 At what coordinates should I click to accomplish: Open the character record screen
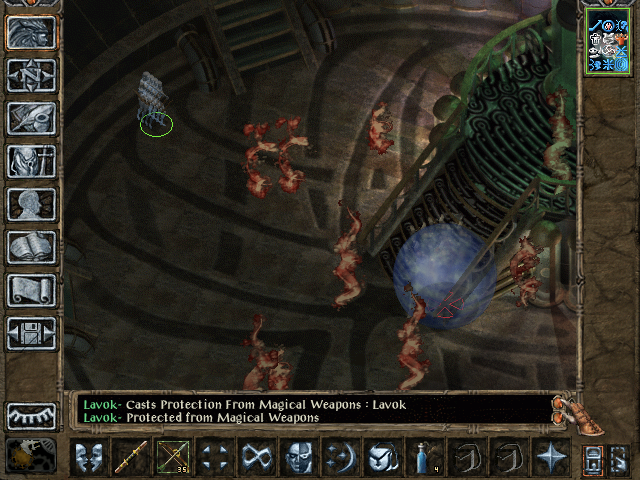coord(31,204)
